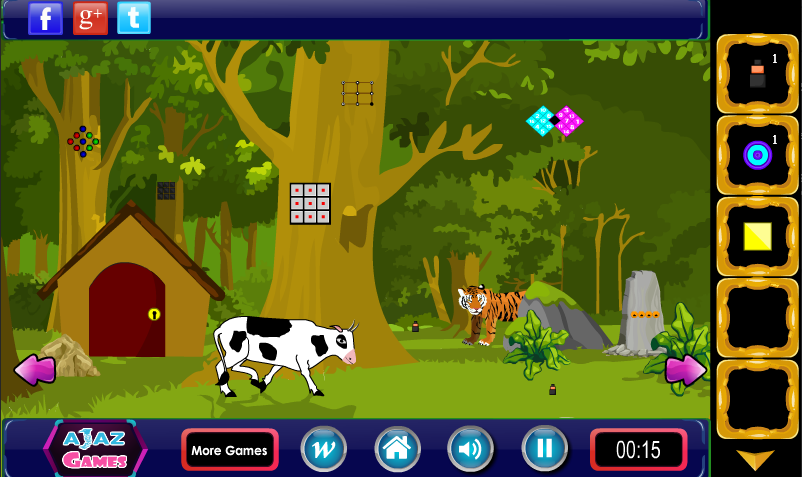Click the Twitter share icon
The height and width of the screenshot is (477, 802).
coord(134,18)
